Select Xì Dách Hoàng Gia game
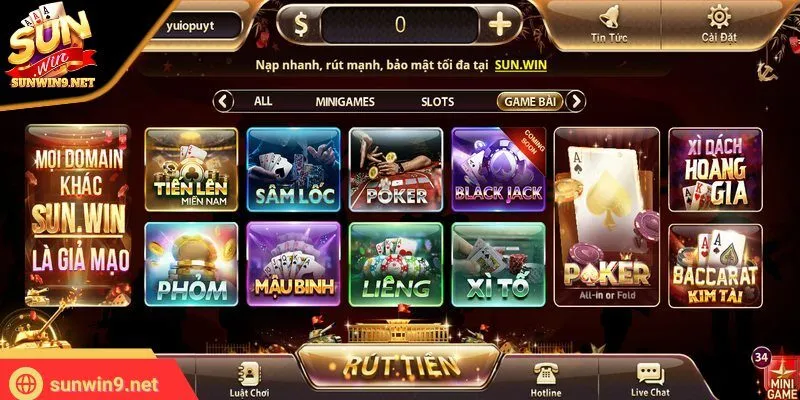 (x=714, y=171)
